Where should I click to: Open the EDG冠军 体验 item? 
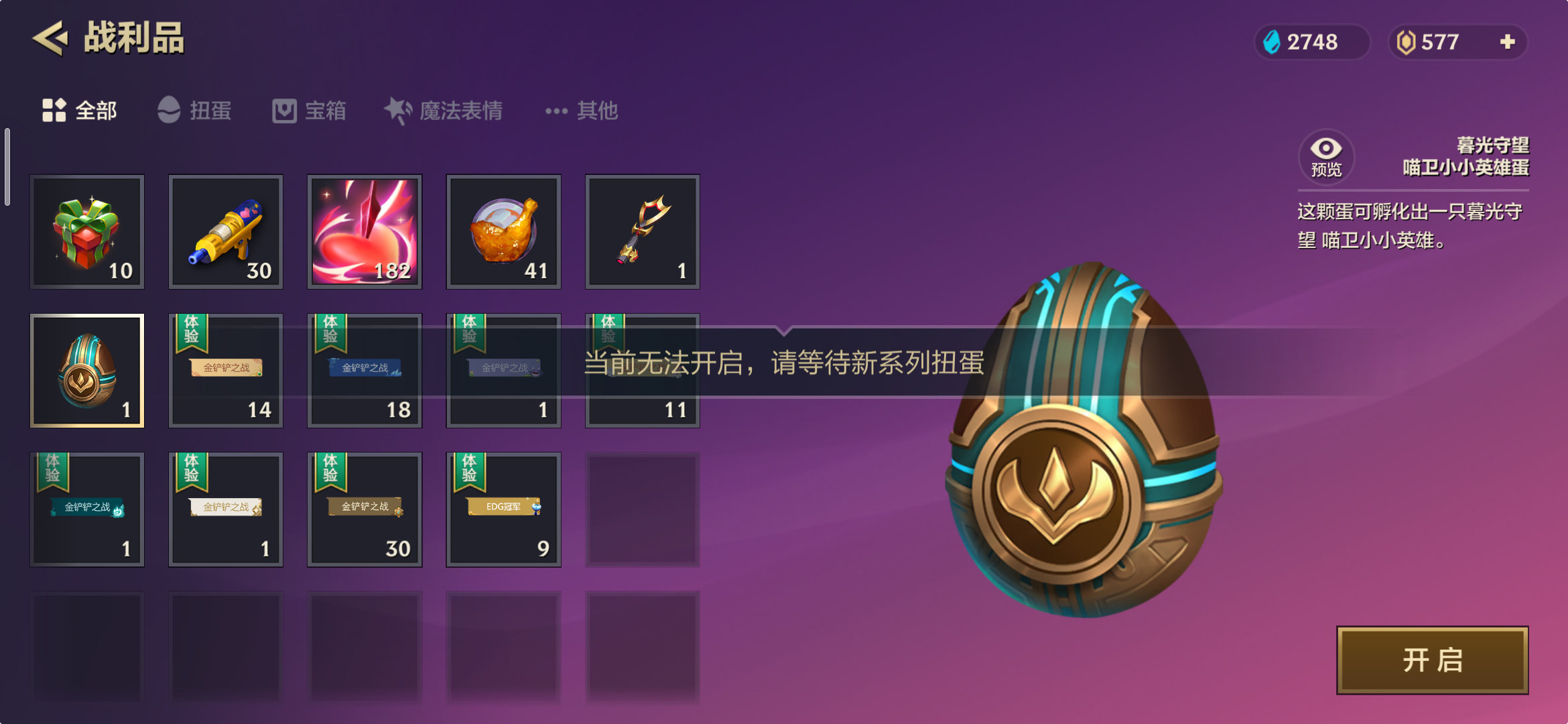point(503,509)
